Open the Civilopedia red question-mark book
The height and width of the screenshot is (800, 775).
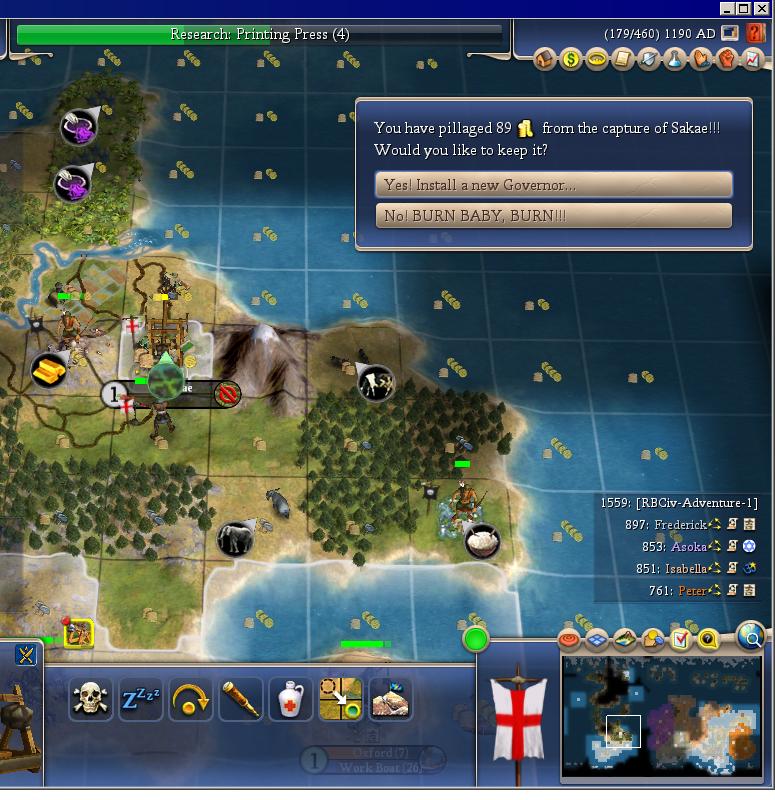tap(755, 33)
